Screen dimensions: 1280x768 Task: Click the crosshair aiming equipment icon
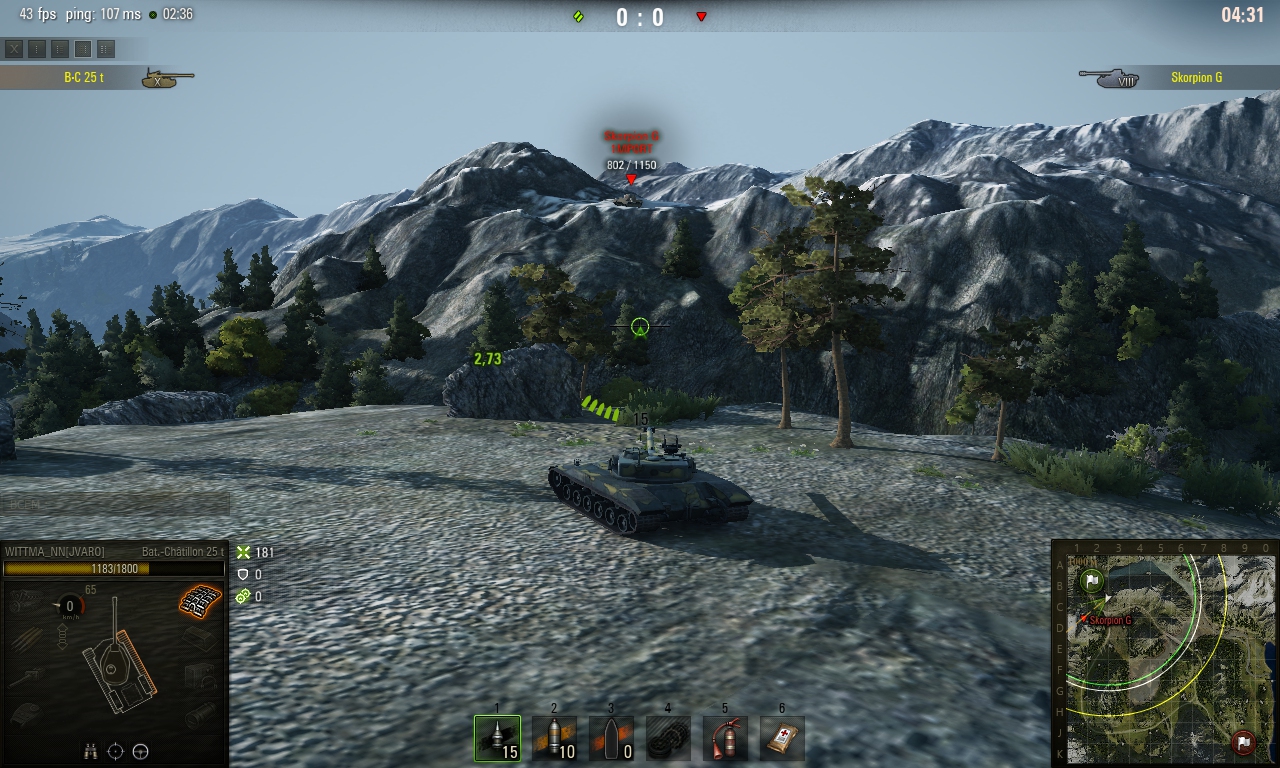[115, 751]
